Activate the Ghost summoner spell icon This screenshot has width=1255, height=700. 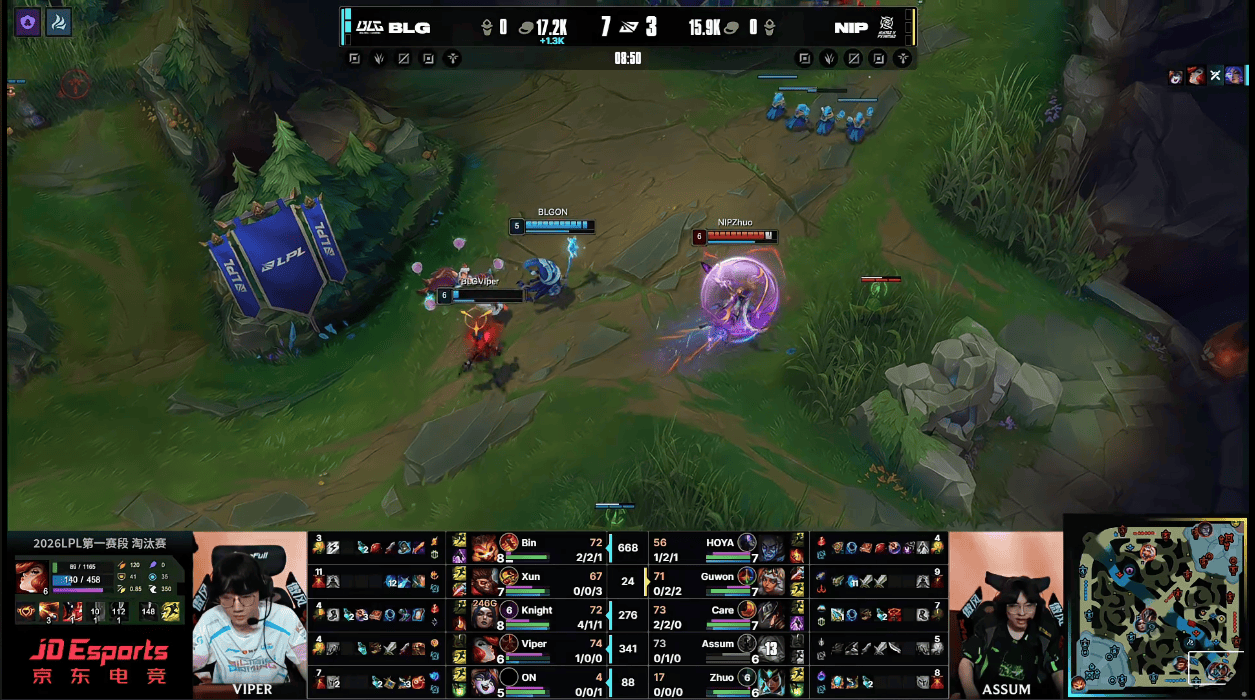[171, 611]
